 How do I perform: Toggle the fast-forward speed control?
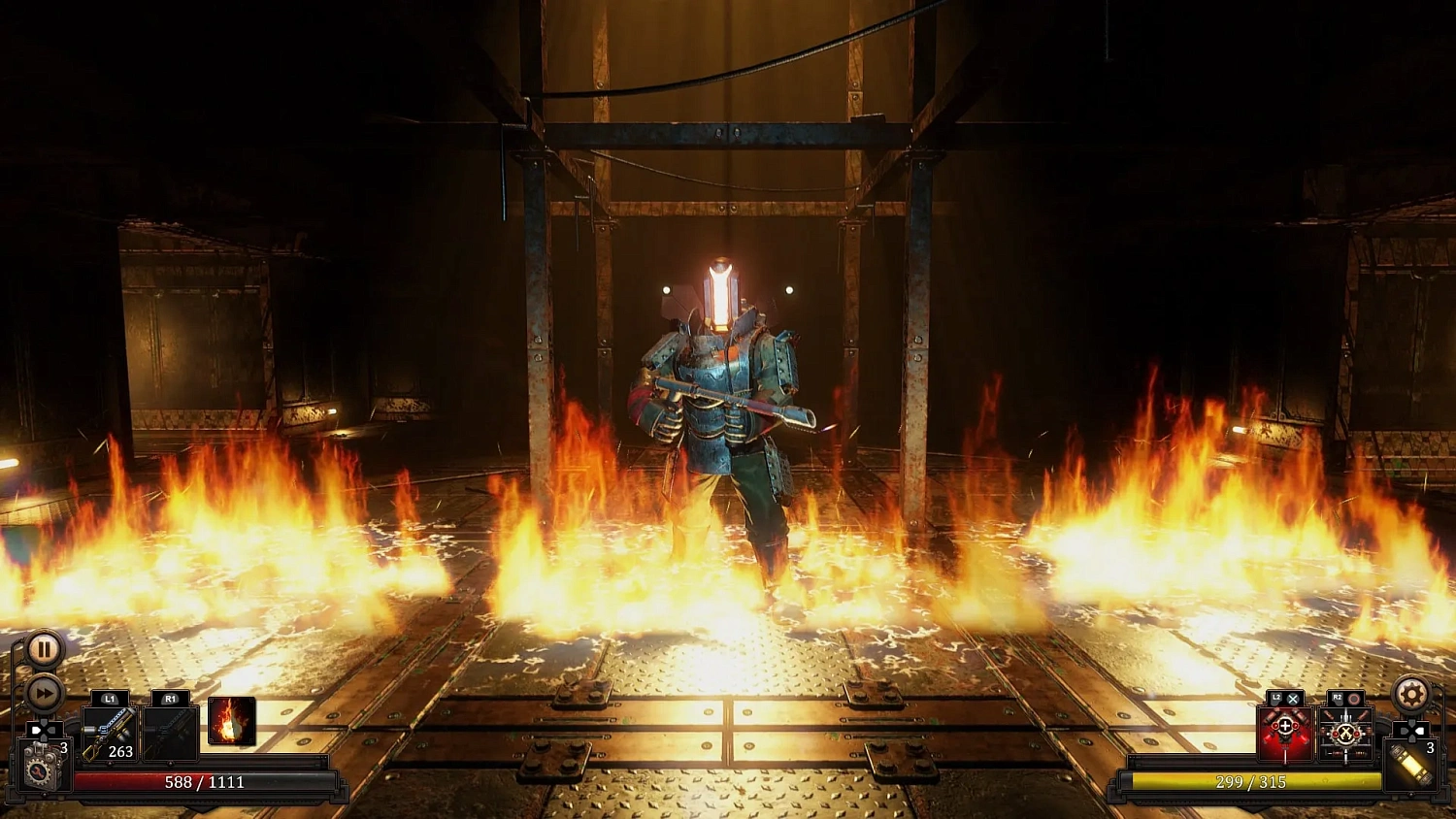(x=44, y=692)
